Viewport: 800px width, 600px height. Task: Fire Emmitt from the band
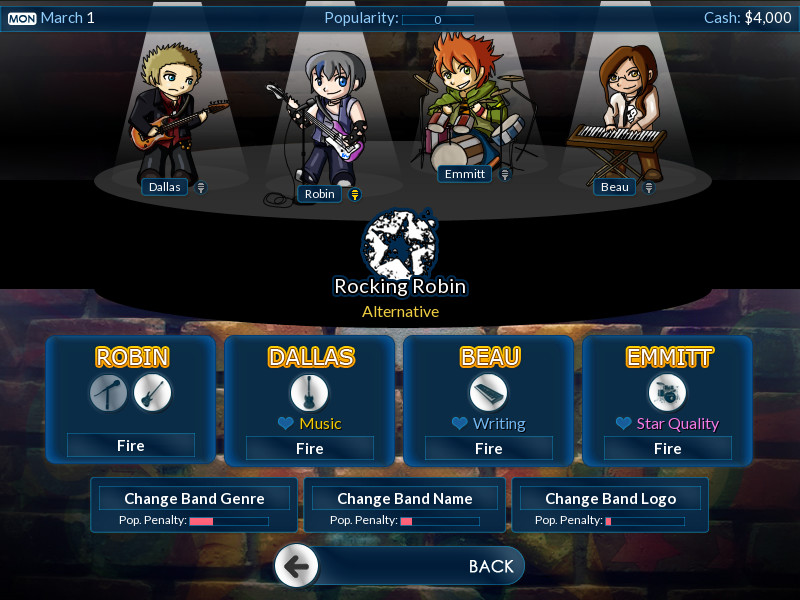pos(668,449)
